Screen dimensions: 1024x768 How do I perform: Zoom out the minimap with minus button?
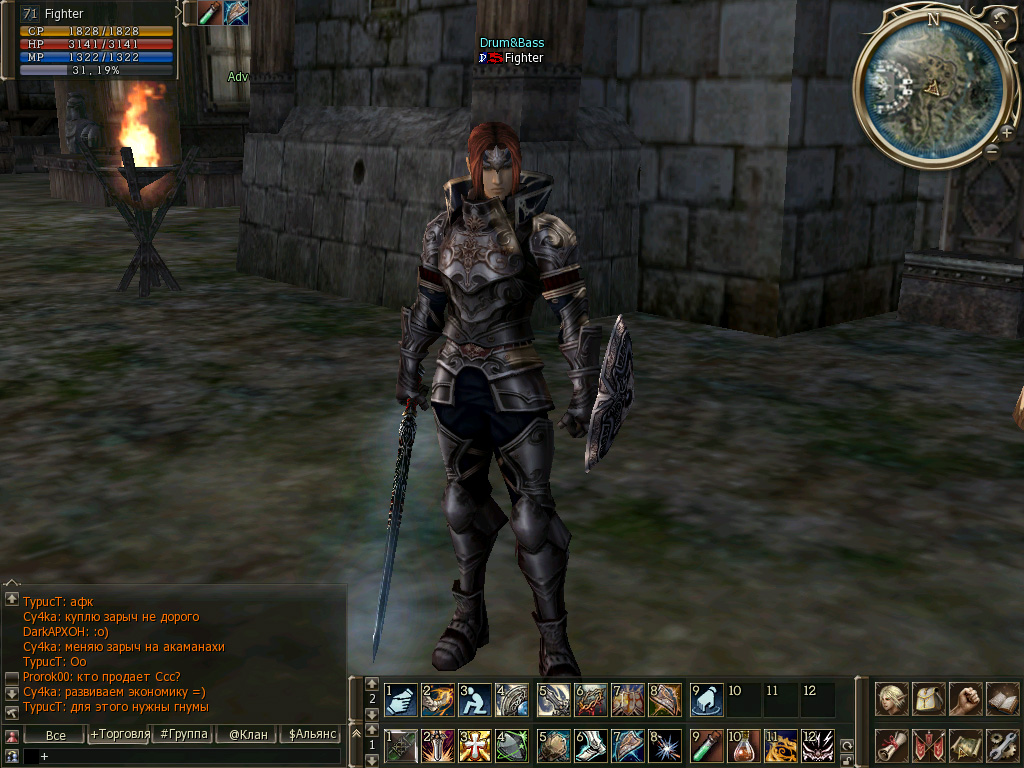click(991, 152)
